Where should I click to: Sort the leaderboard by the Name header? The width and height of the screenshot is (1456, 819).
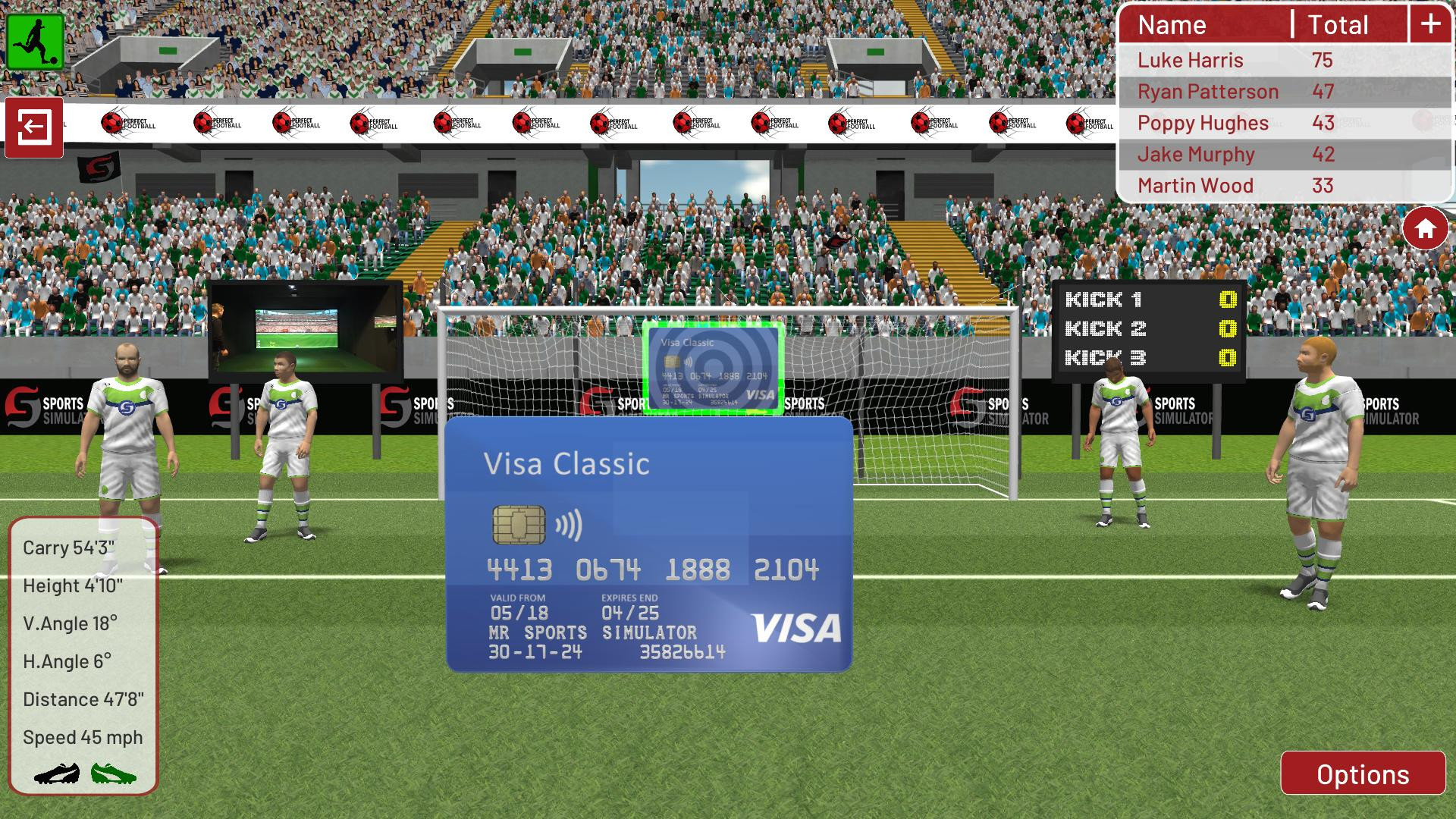(1172, 24)
